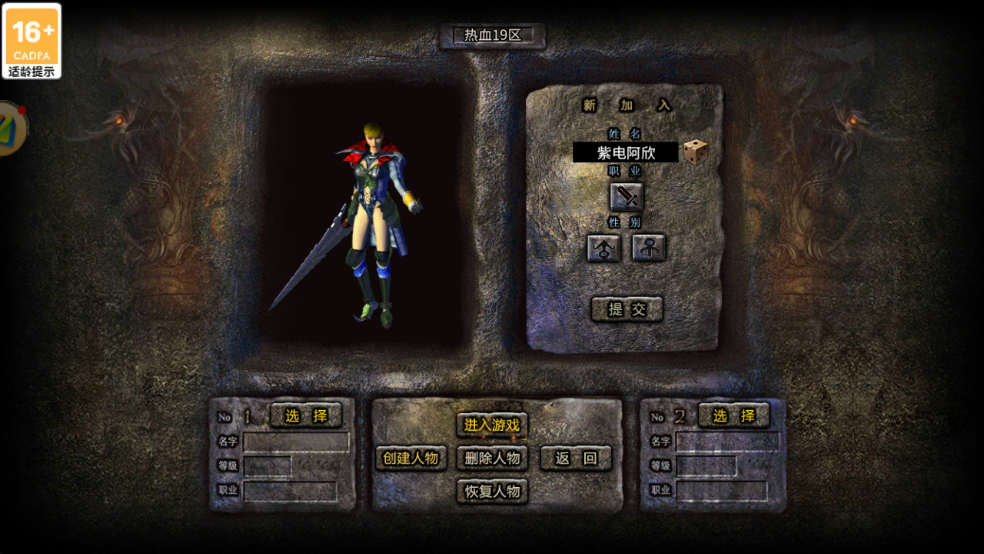Choose character slot No 2 with 选择

(x=734, y=415)
